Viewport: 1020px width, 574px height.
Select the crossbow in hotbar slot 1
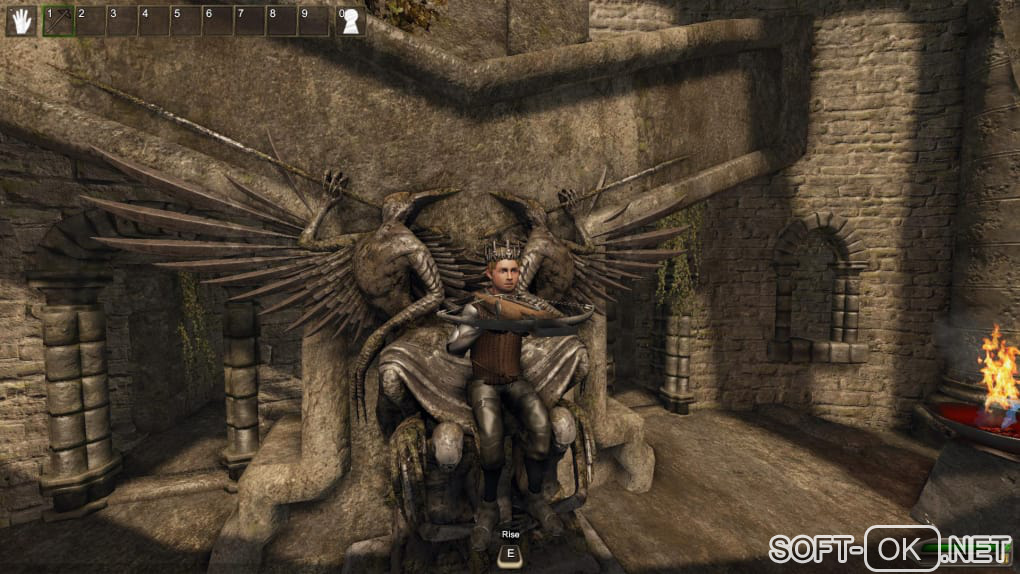coord(58,21)
